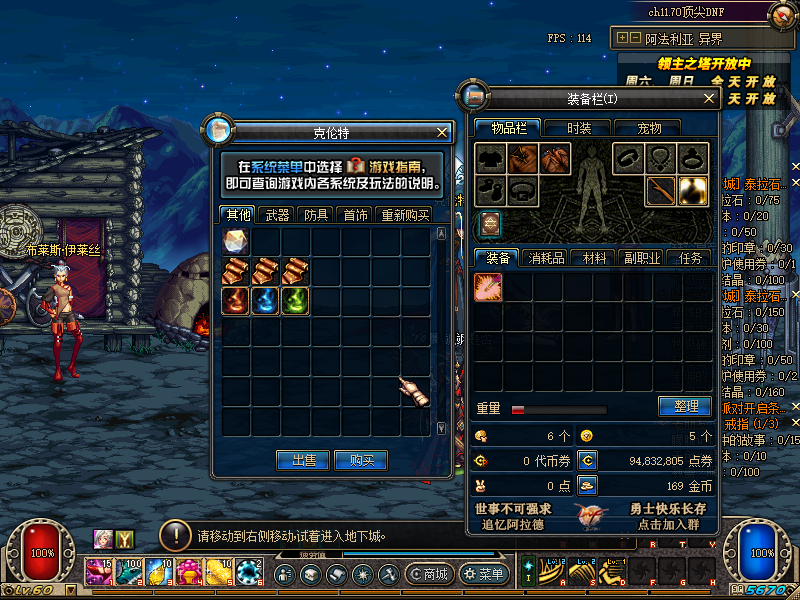Close the 装备栏 inventory window
This screenshot has width=800, height=600.
tap(709, 99)
